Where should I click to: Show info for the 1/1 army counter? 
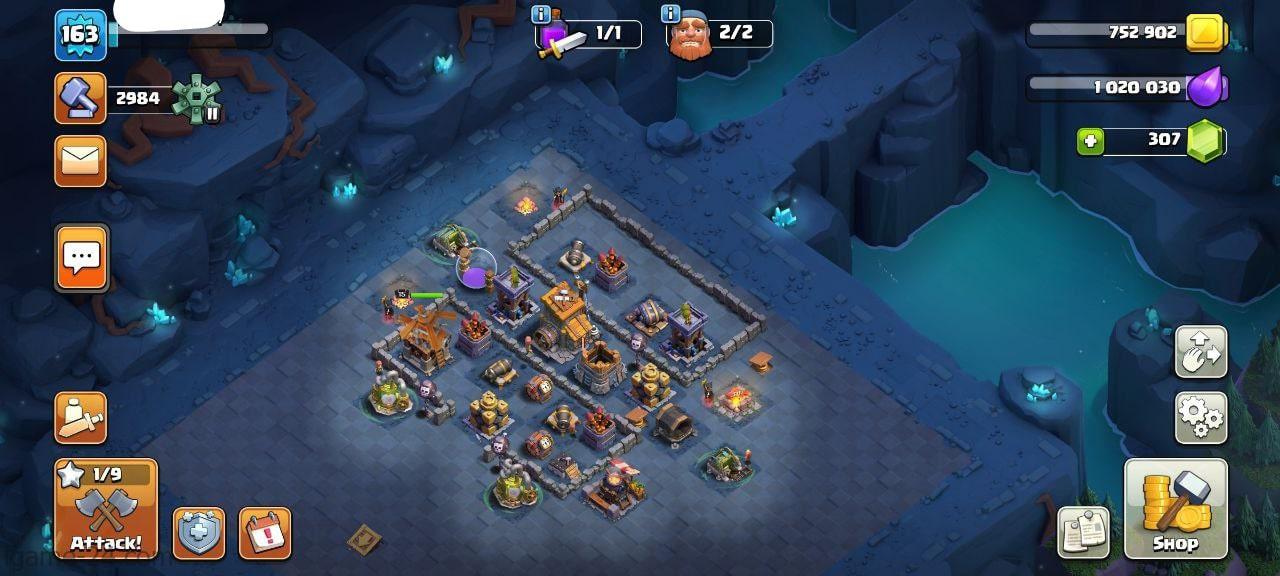point(542,14)
